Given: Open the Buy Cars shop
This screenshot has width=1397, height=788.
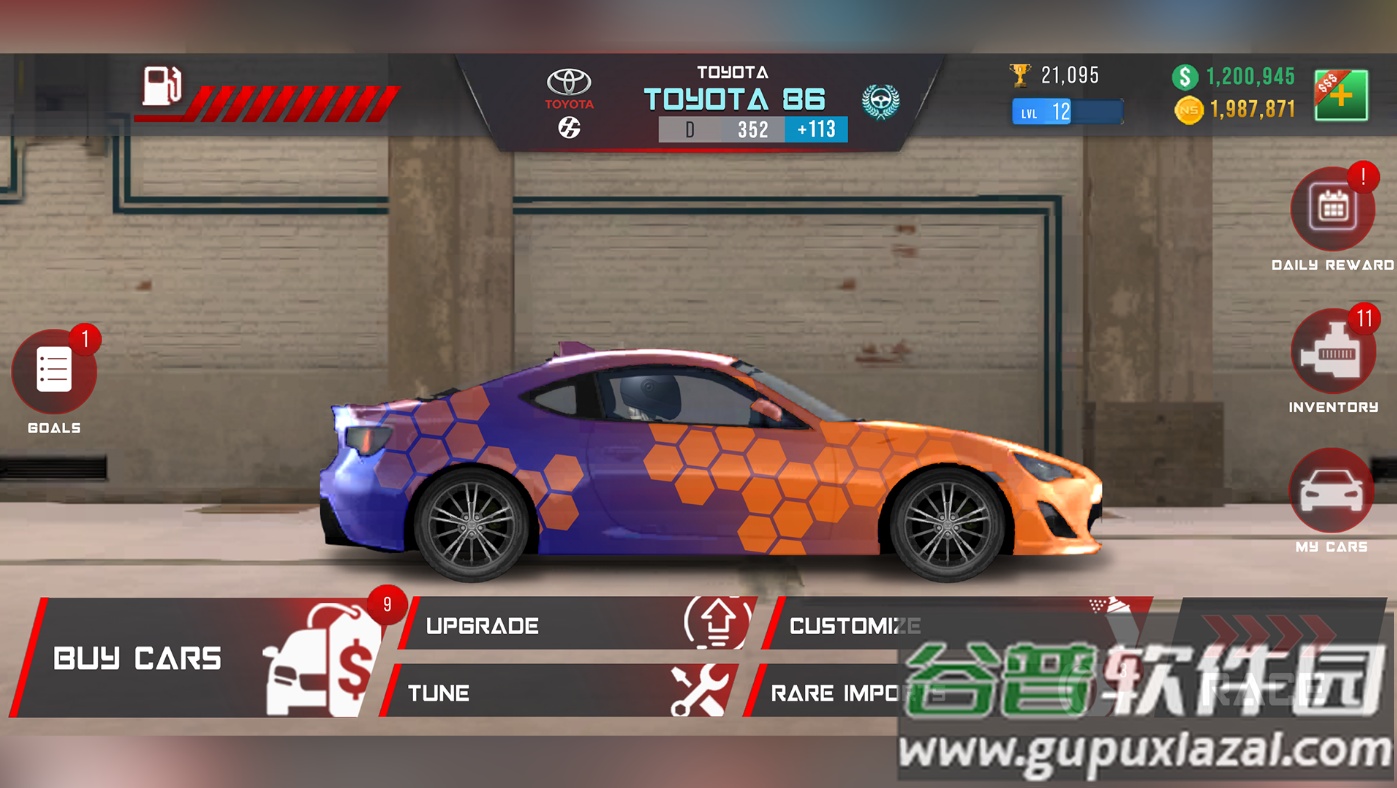Looking at the screenshot, I should point(200,658).
